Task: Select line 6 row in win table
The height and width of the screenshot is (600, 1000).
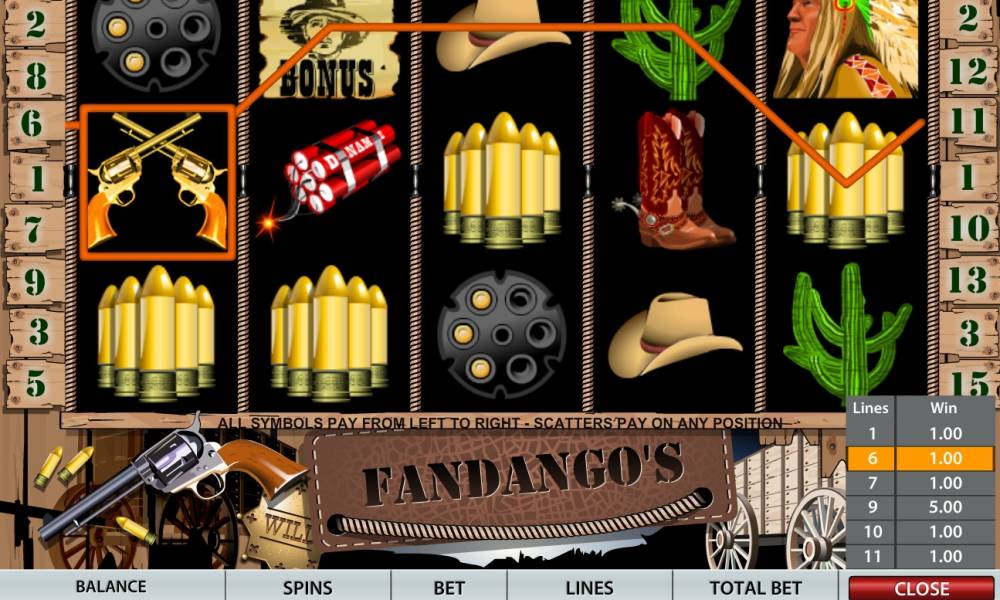Action: 922,458
